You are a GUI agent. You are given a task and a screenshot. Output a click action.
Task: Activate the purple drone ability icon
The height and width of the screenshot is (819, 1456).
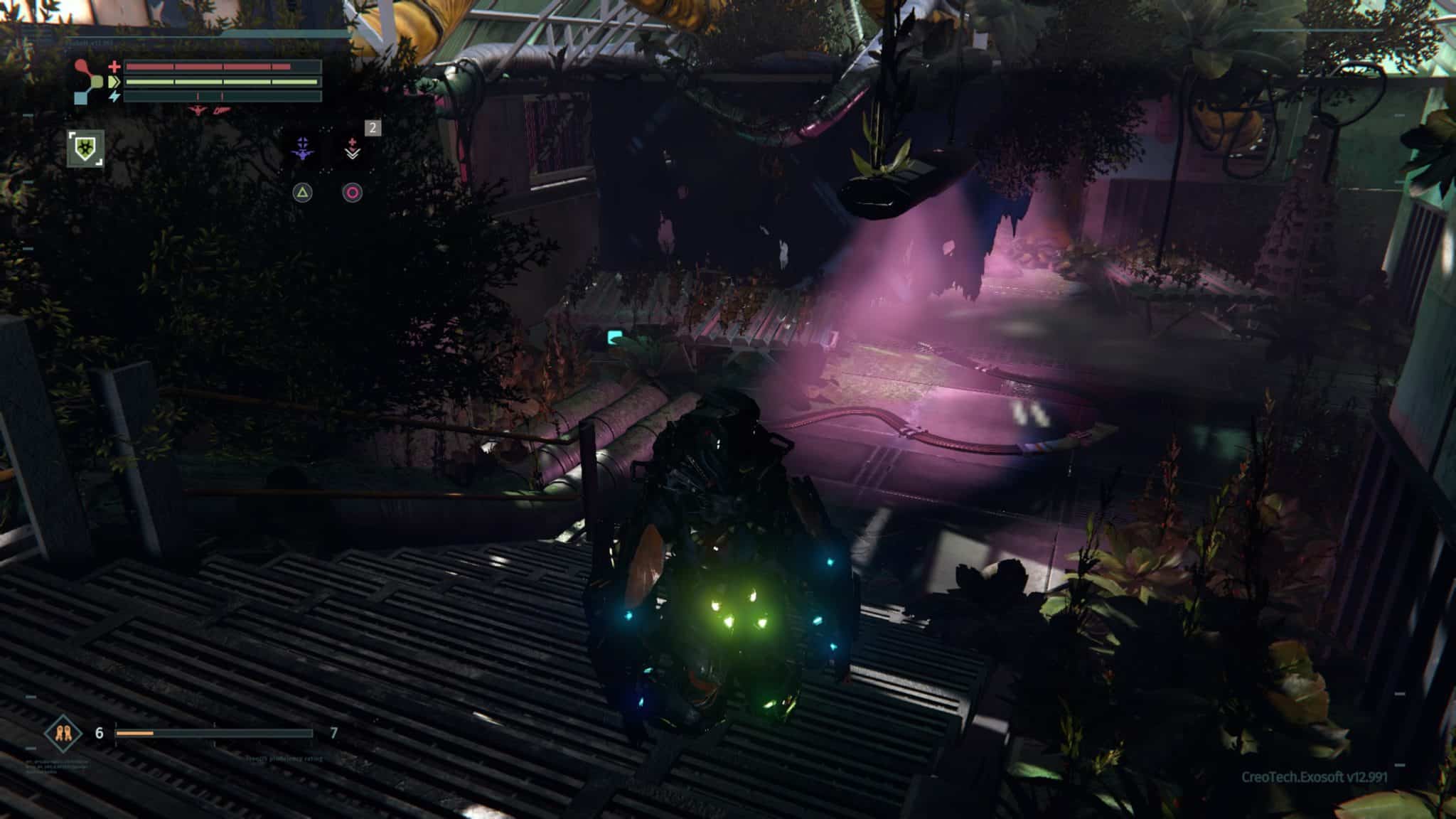tap(304, 149)
